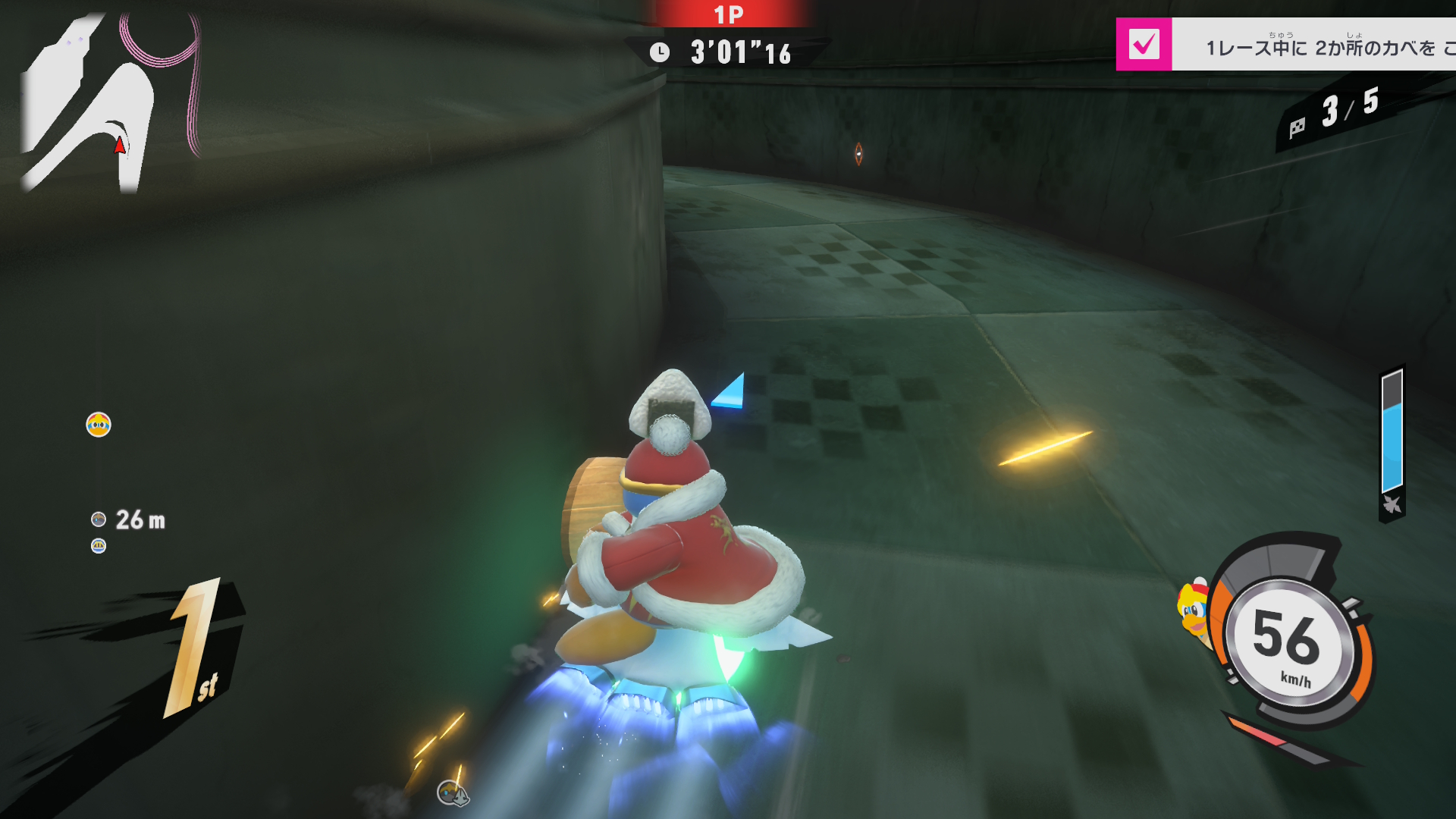Image resolution: width=1456 pixels, height=819 pixels.
Task: Click the track minimap
Action: click(110, 102)
